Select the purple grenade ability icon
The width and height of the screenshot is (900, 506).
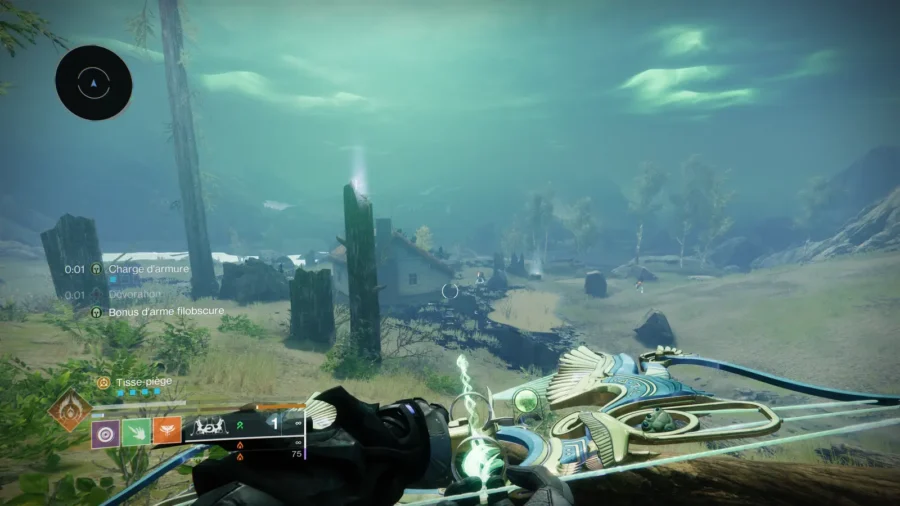[106, 434]
